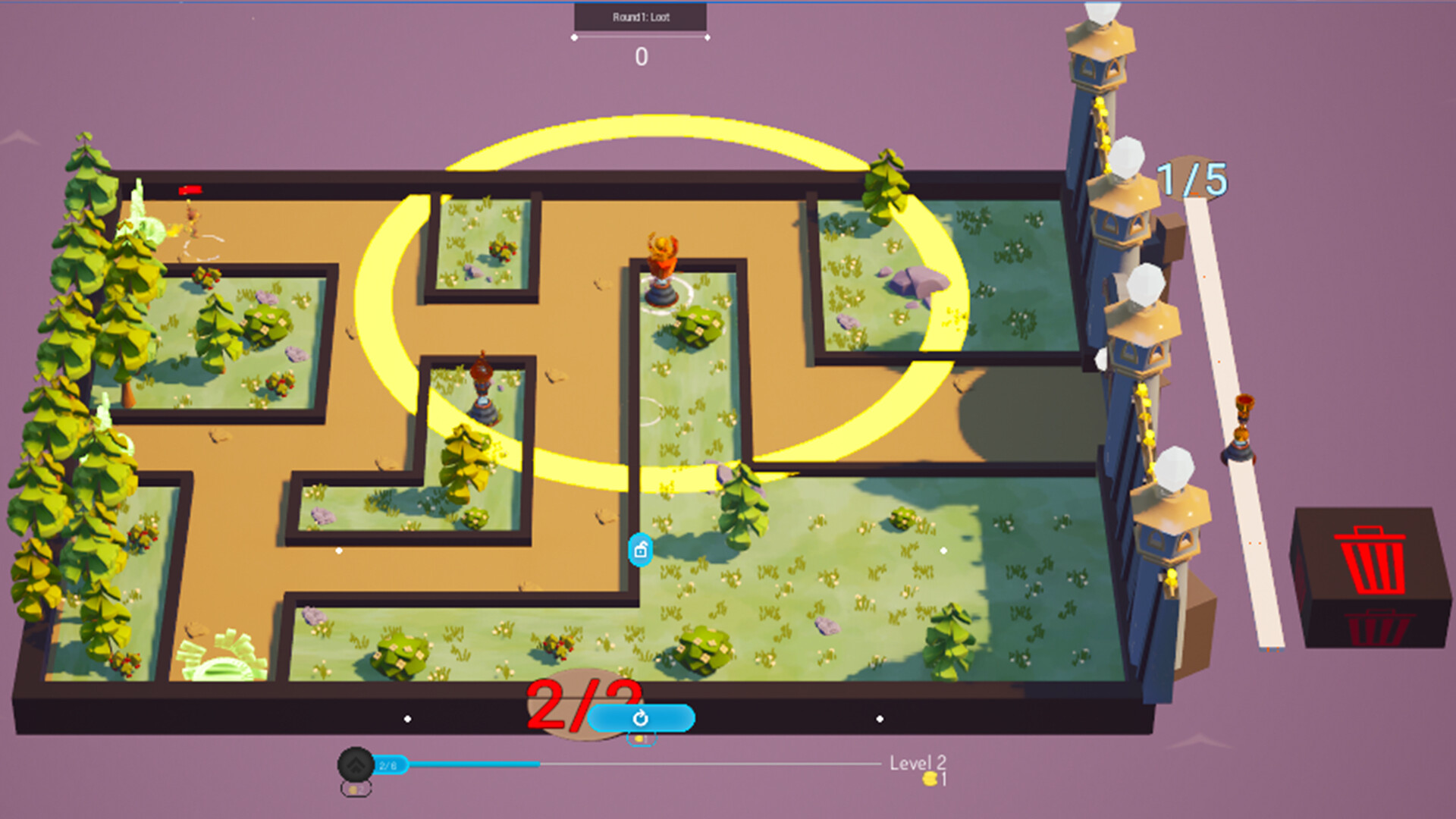The height and width of the screenshot is (819, 1456).
Task: Toggle the blue lock icon on the field
Action: click(x=639, y=550)
